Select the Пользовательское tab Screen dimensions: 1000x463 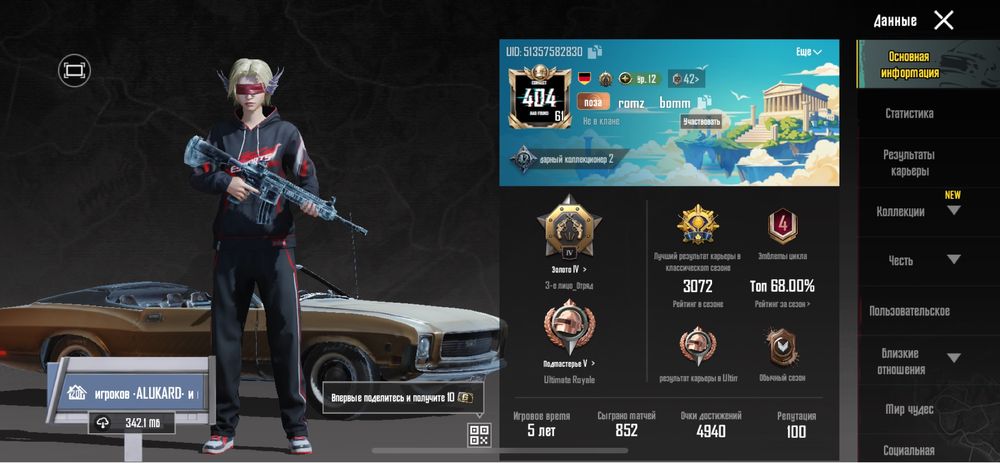point(909,311)
